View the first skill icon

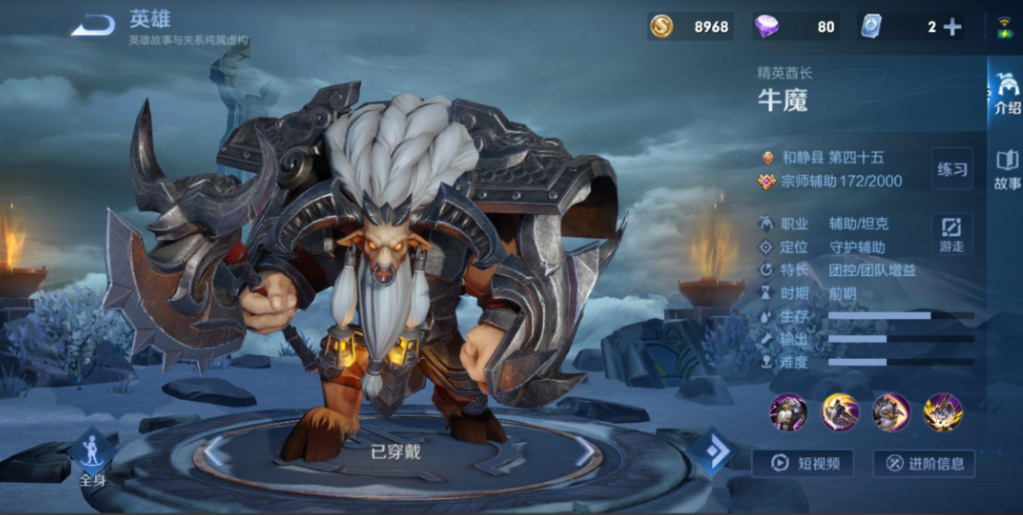[x=788, y=411]
